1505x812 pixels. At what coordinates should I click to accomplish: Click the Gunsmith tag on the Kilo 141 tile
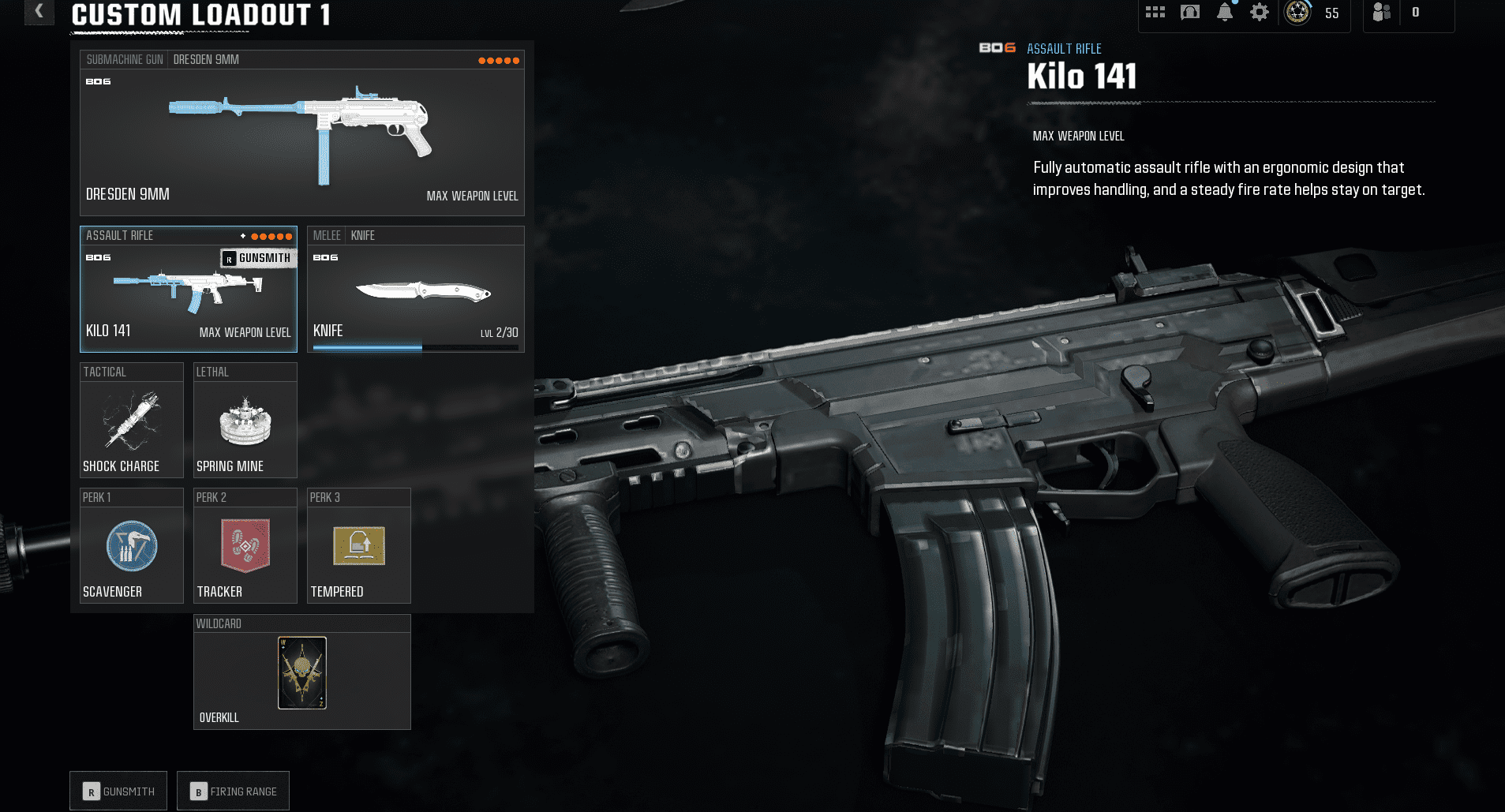(258, 257)
